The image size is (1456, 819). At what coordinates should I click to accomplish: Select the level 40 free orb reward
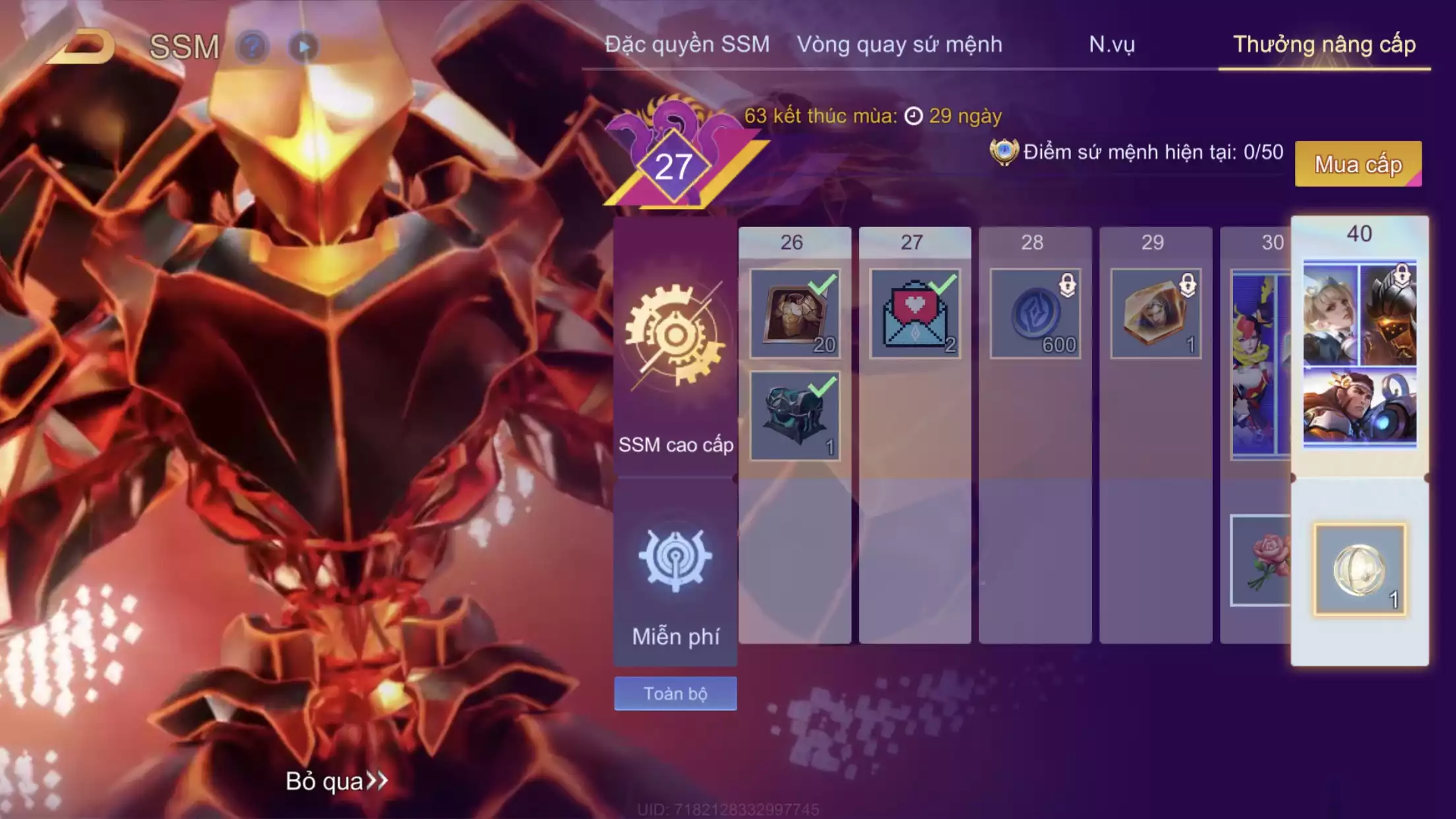1360,570
